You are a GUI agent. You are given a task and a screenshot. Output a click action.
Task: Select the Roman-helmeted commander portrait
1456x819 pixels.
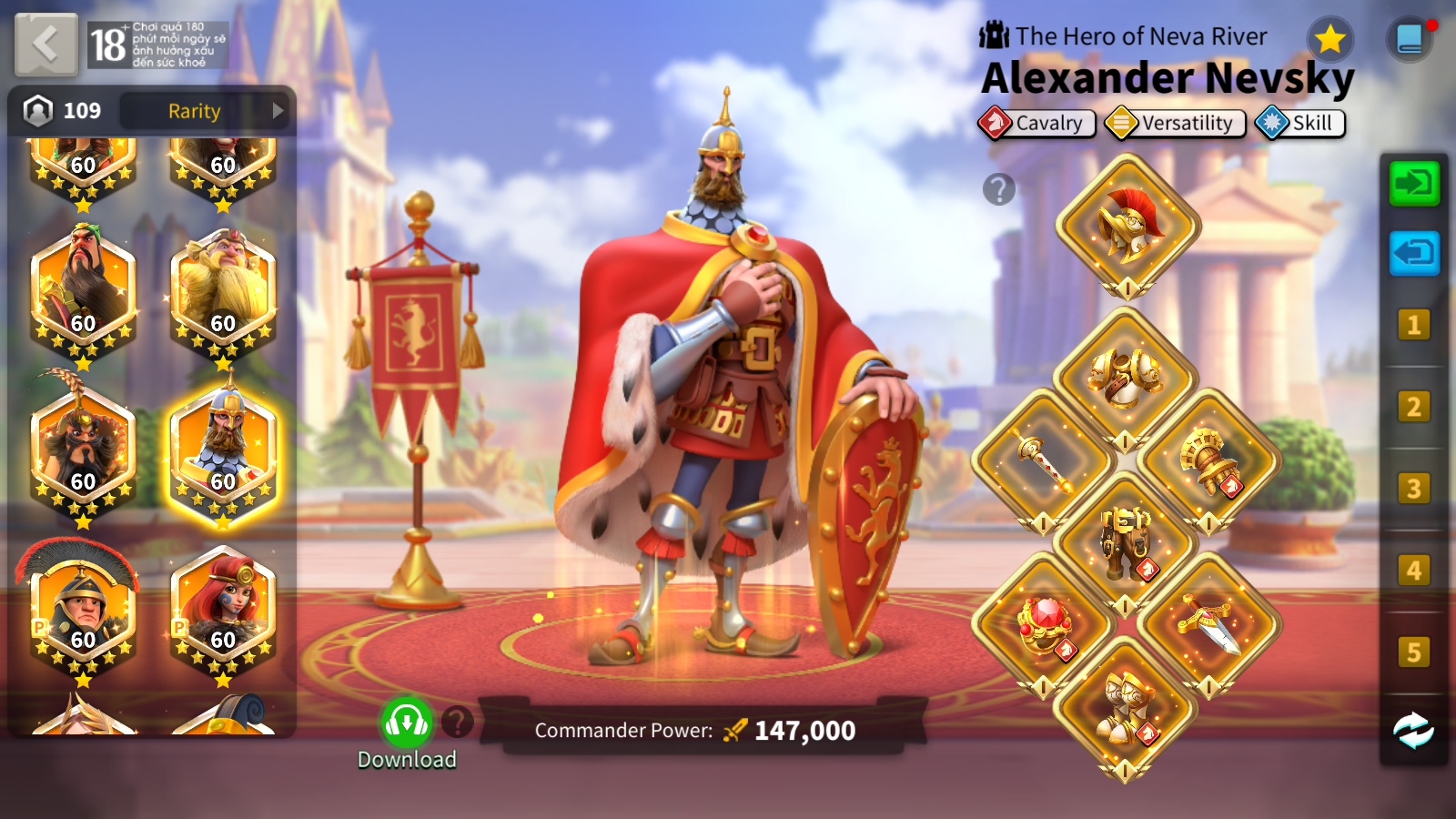[x=82, y=611]
